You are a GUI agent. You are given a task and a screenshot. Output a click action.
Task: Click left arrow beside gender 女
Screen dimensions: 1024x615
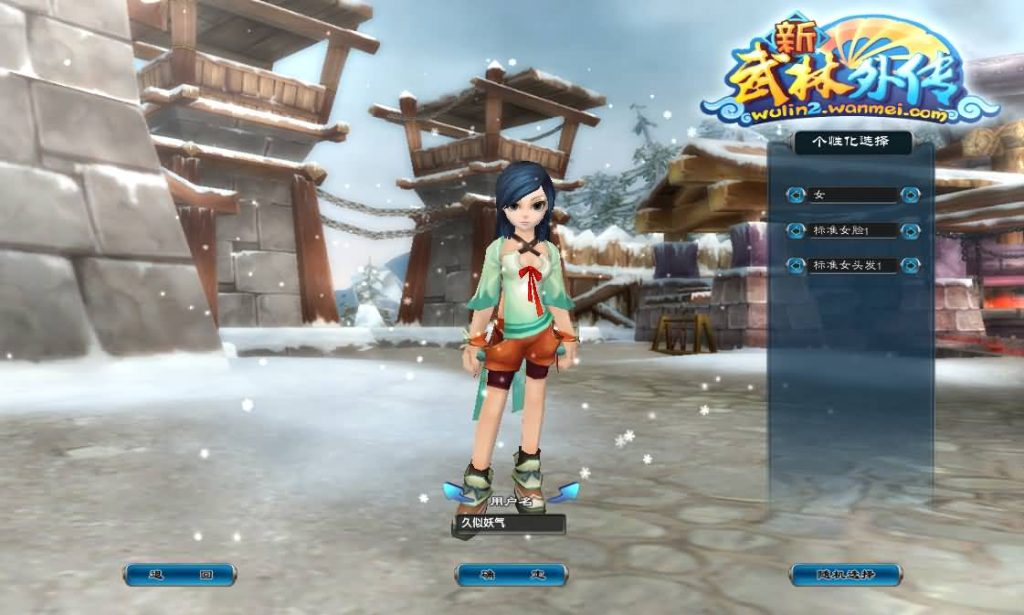796,195
